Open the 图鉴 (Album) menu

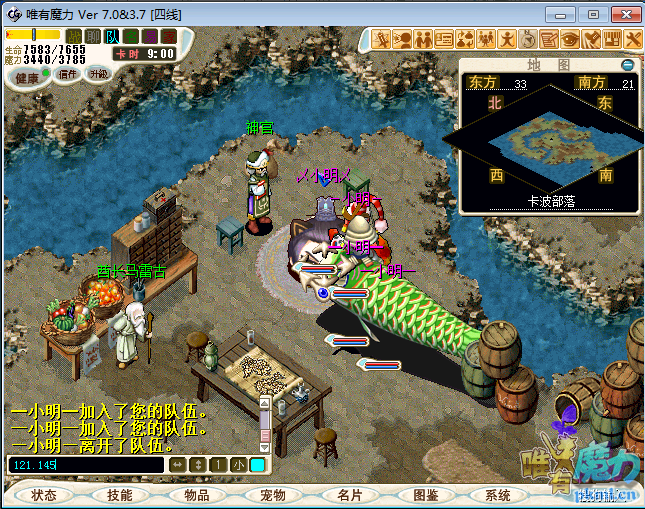(x=425, y=495)
